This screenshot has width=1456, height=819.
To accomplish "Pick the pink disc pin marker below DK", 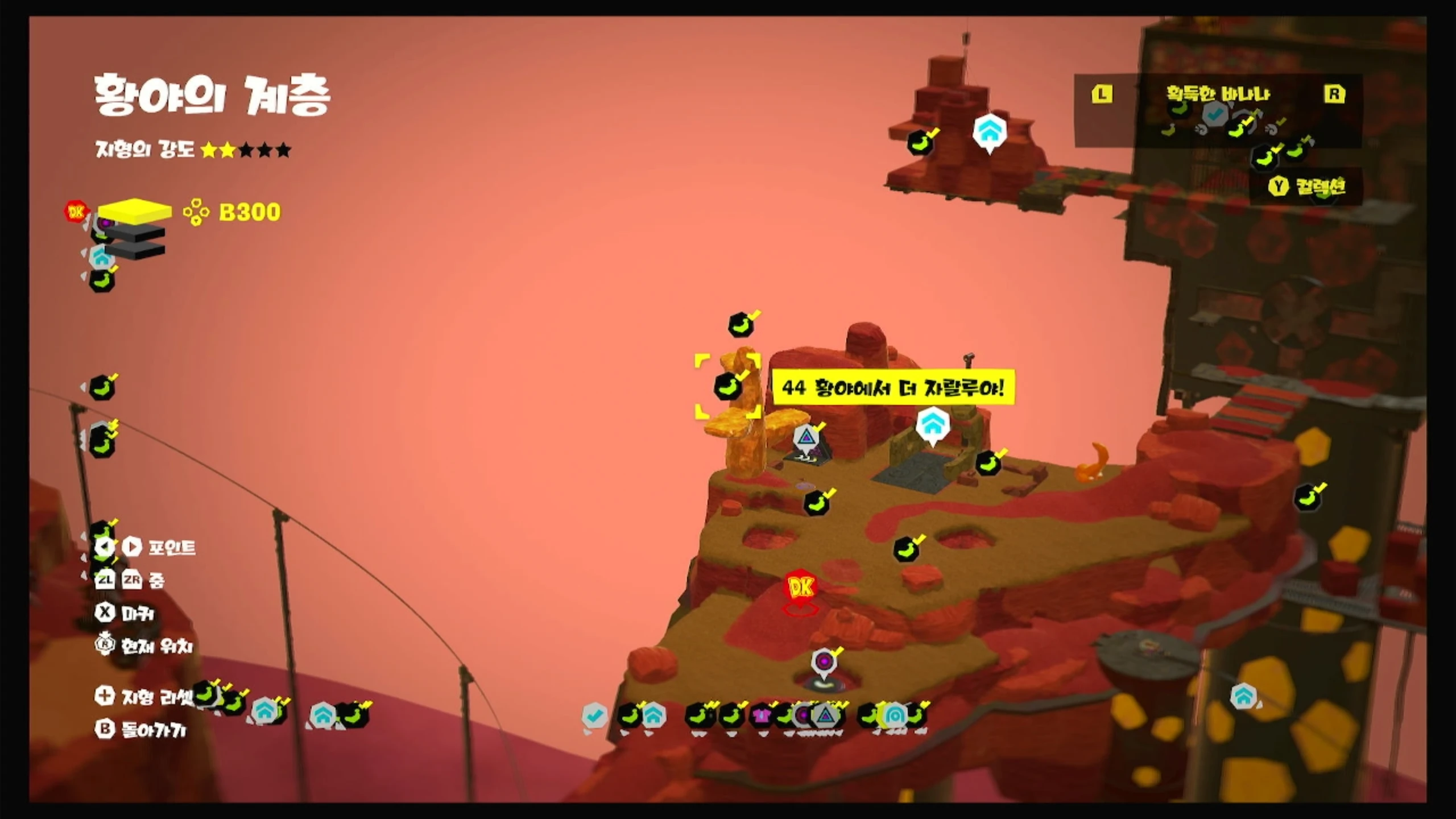I will [x=823, y=662].
